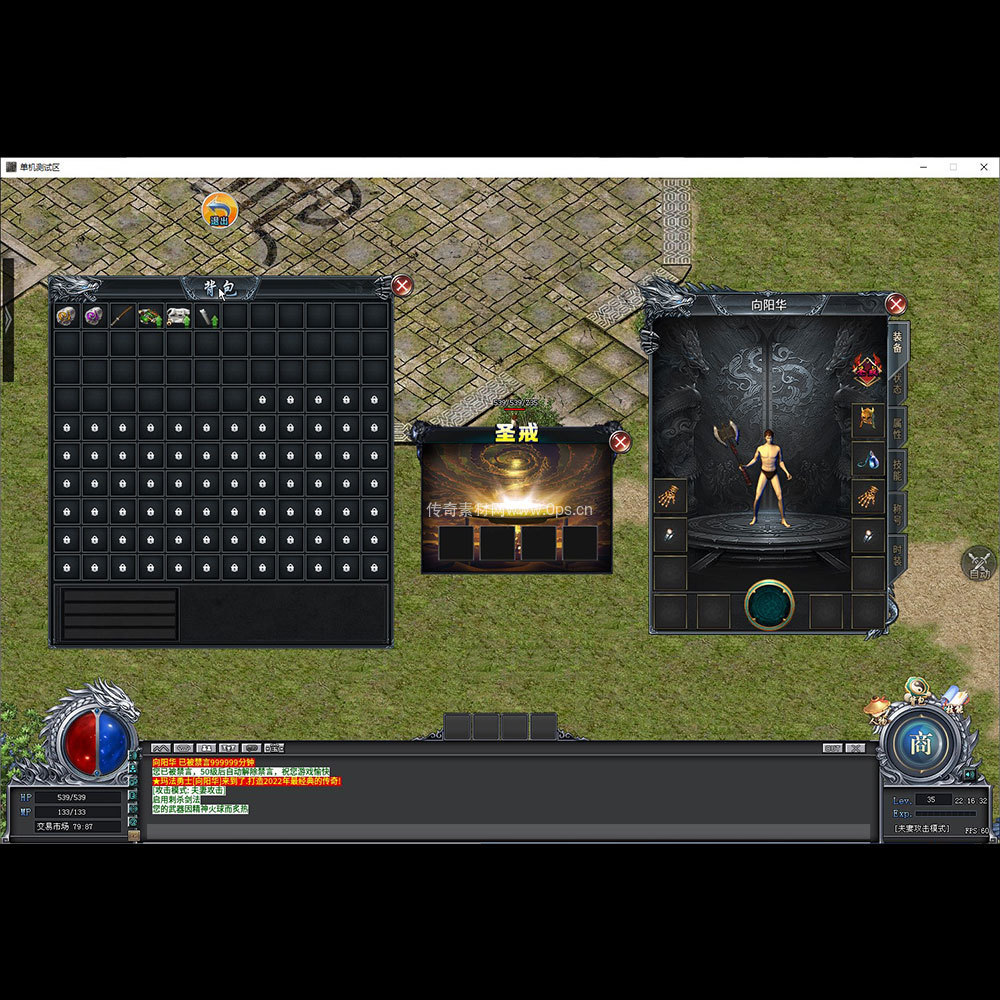1000x1000 pixels.
Task: Click the orange 退出 exit button
Action: coord(219,210)
